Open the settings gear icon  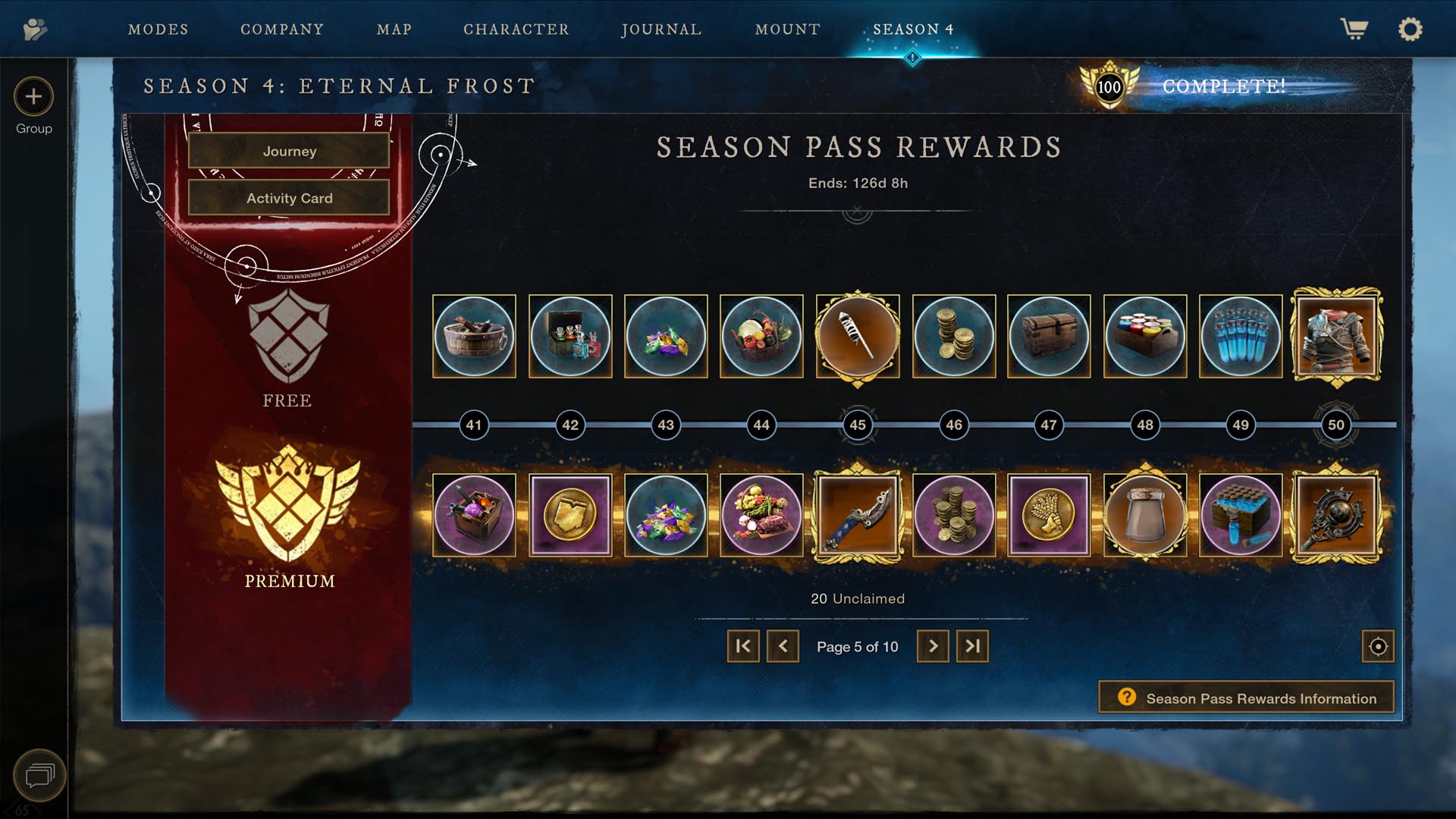pos(1410,30)
